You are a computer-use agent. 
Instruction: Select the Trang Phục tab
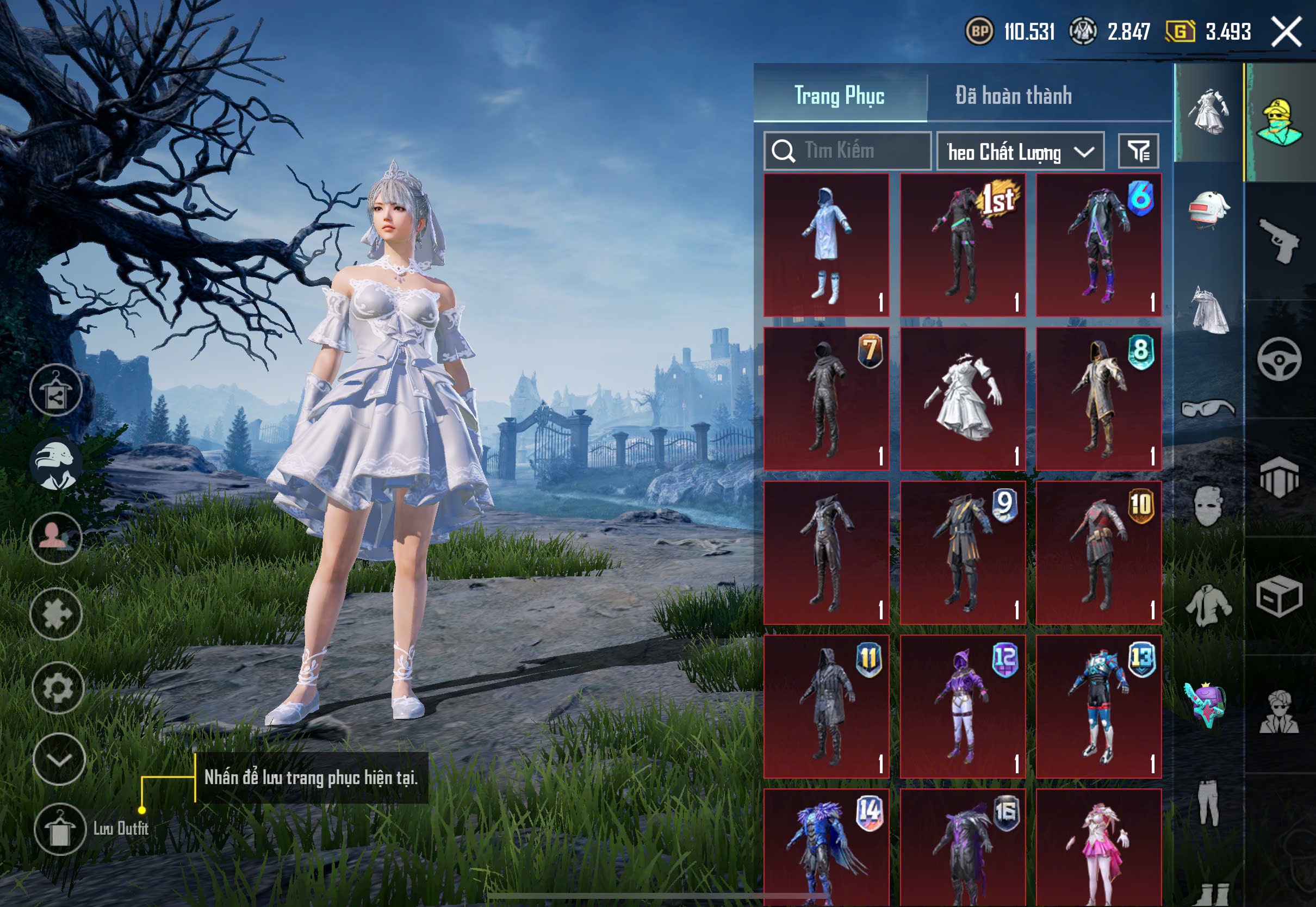tap(839, 96)
